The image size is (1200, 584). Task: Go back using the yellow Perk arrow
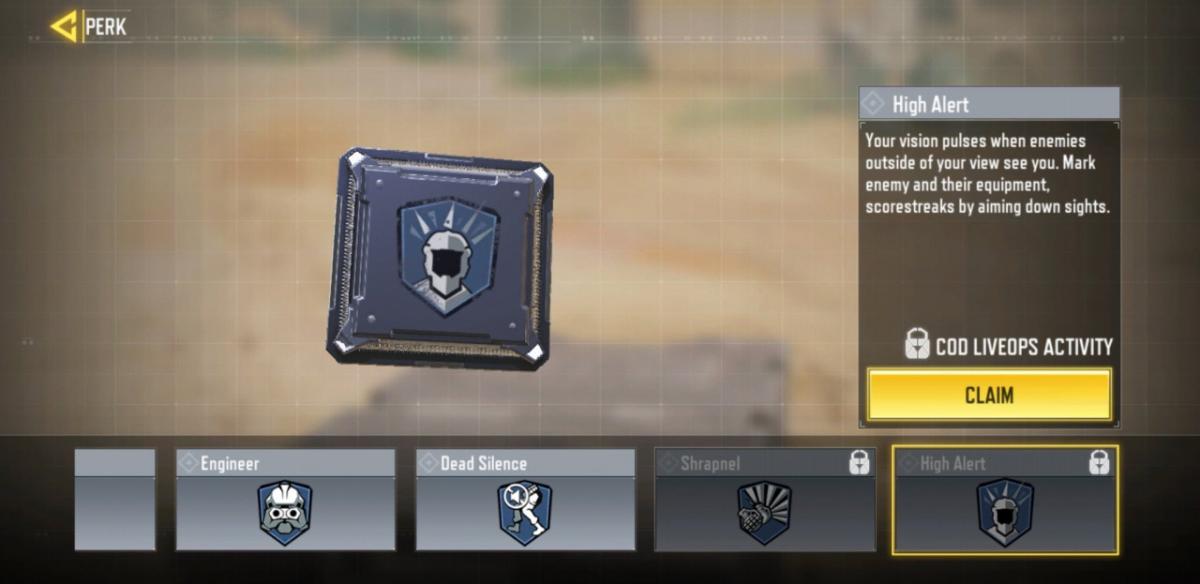pyautogui.click(x=65, y=27)
